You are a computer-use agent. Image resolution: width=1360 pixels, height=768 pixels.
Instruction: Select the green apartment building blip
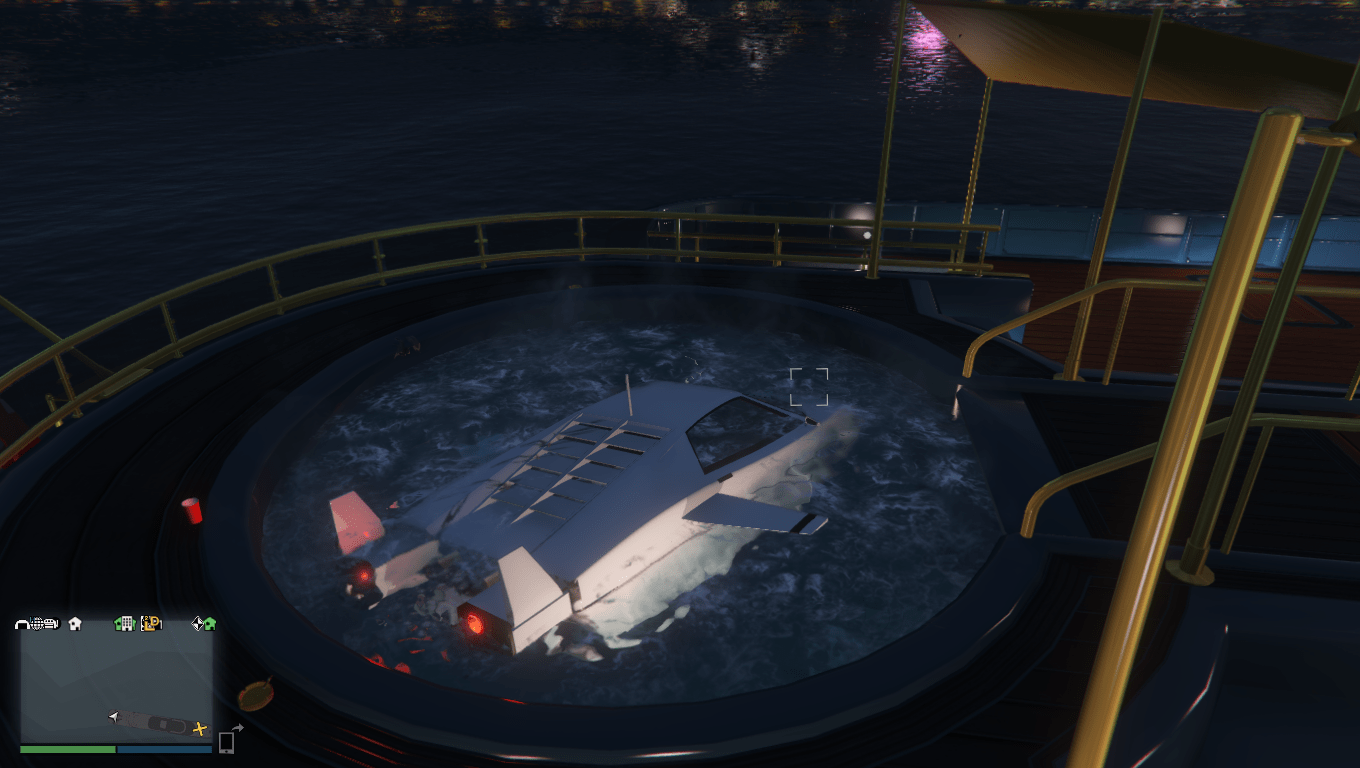pos(124,625)
